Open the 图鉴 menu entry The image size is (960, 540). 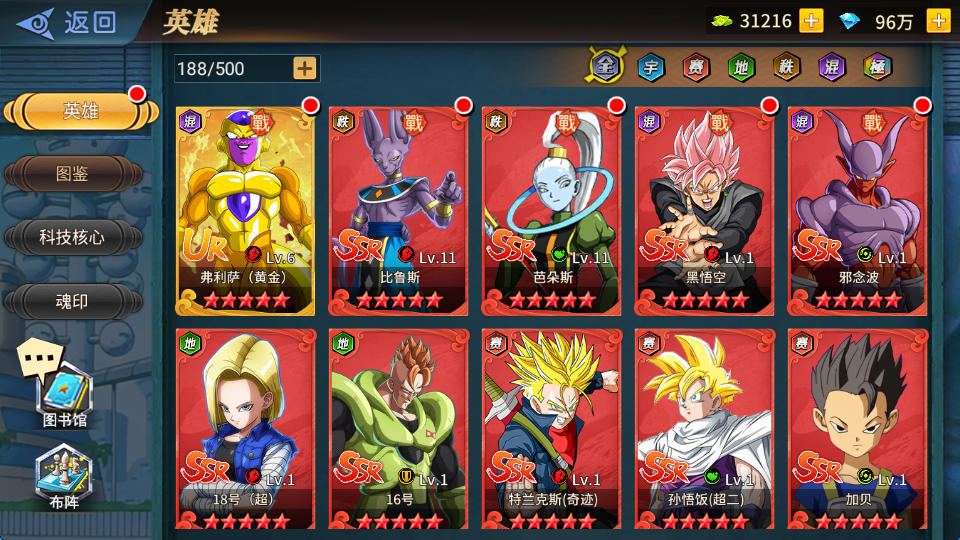[72, 174]
